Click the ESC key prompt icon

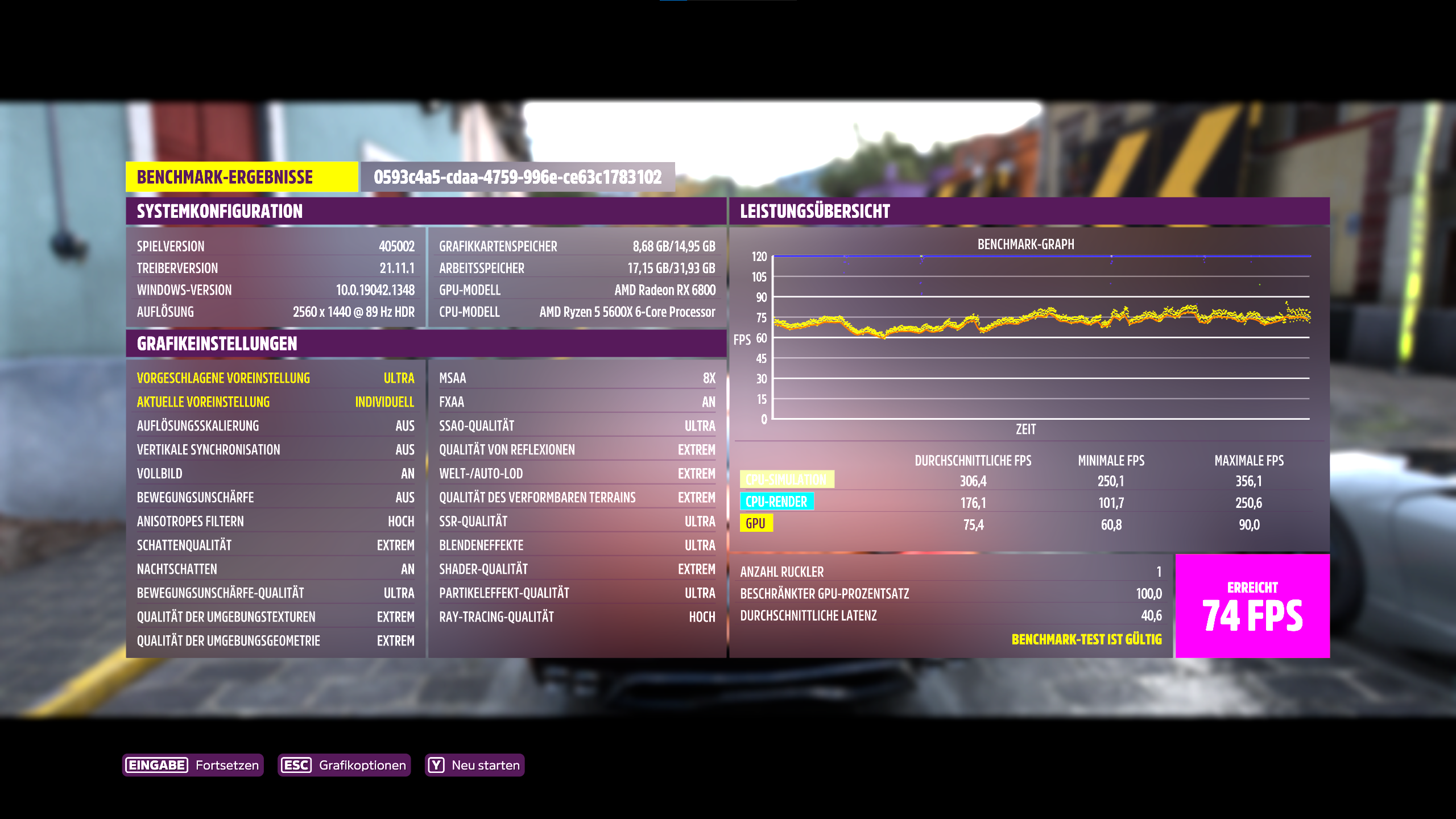point(296,765)
